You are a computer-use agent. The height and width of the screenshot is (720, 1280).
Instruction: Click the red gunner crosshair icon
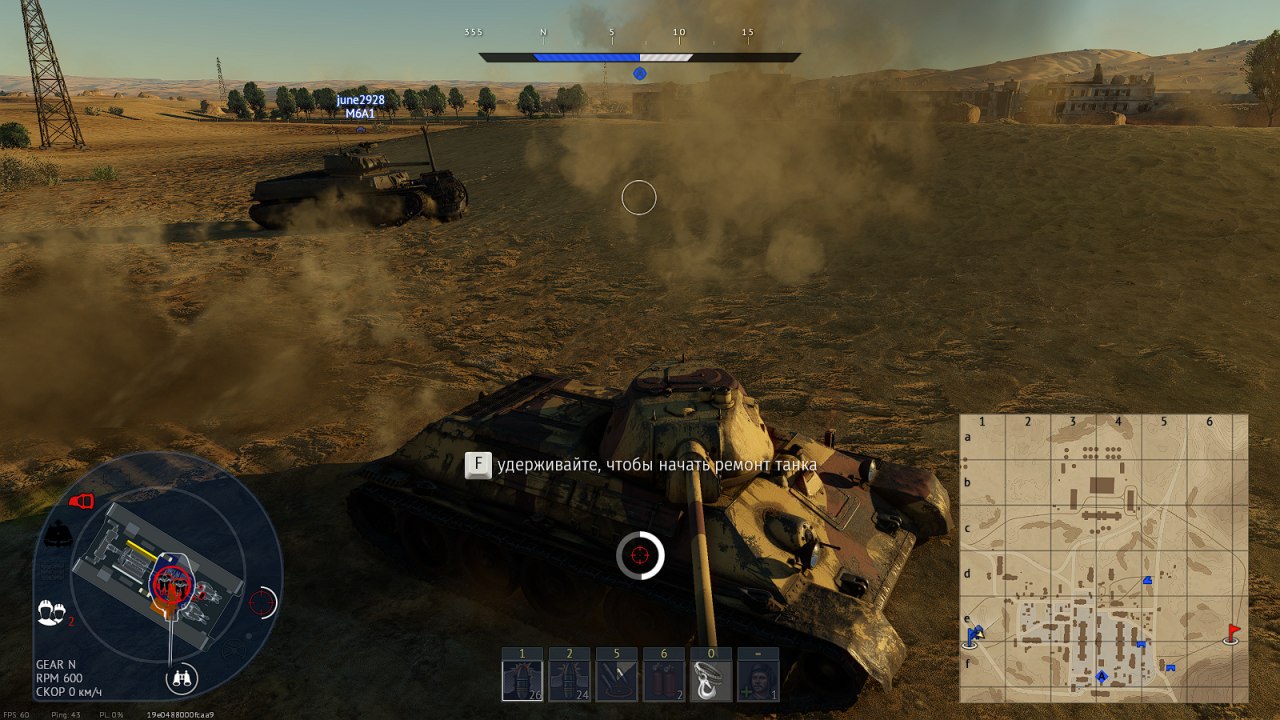tap(262, 602)
